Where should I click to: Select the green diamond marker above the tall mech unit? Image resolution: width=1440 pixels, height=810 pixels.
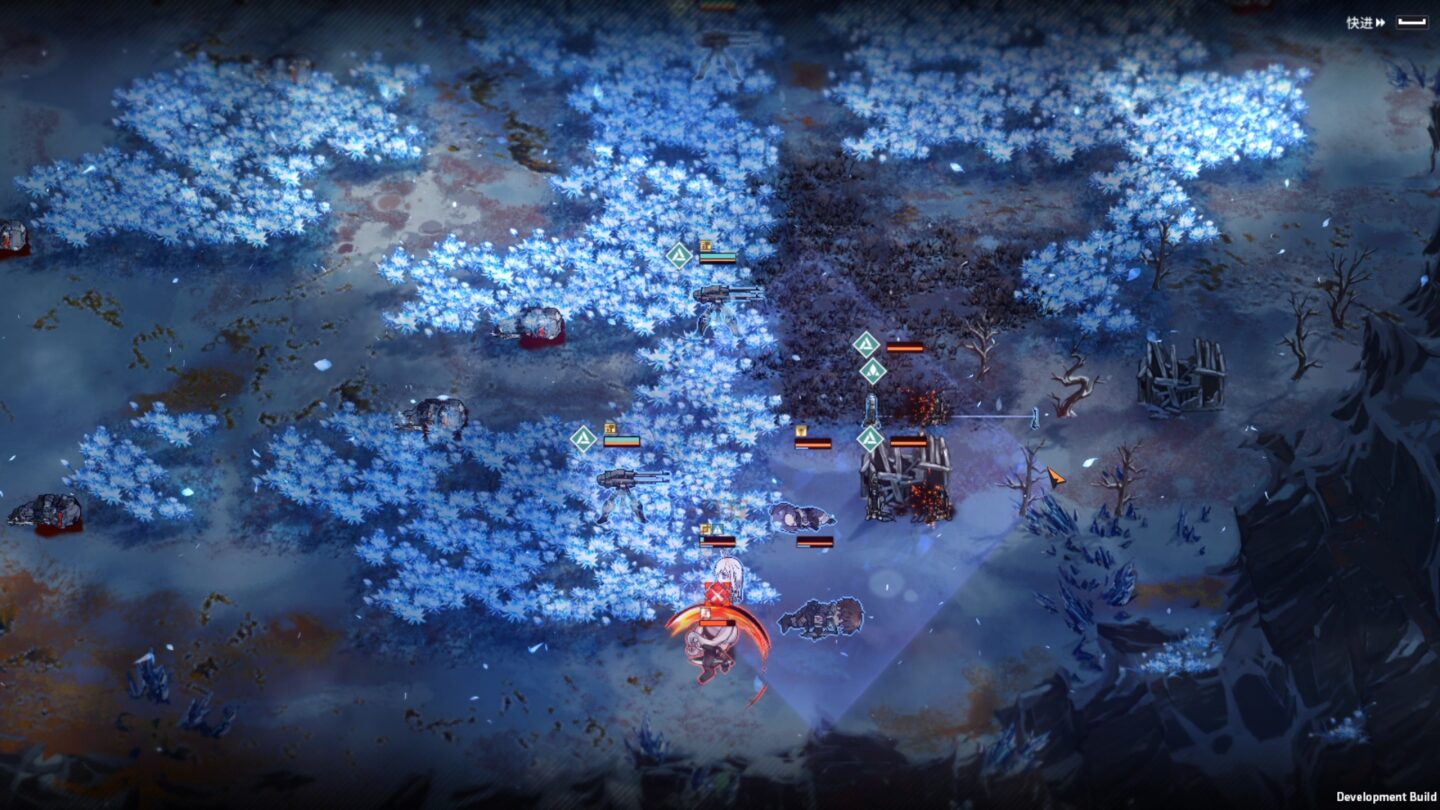click(x=867, y=344)
